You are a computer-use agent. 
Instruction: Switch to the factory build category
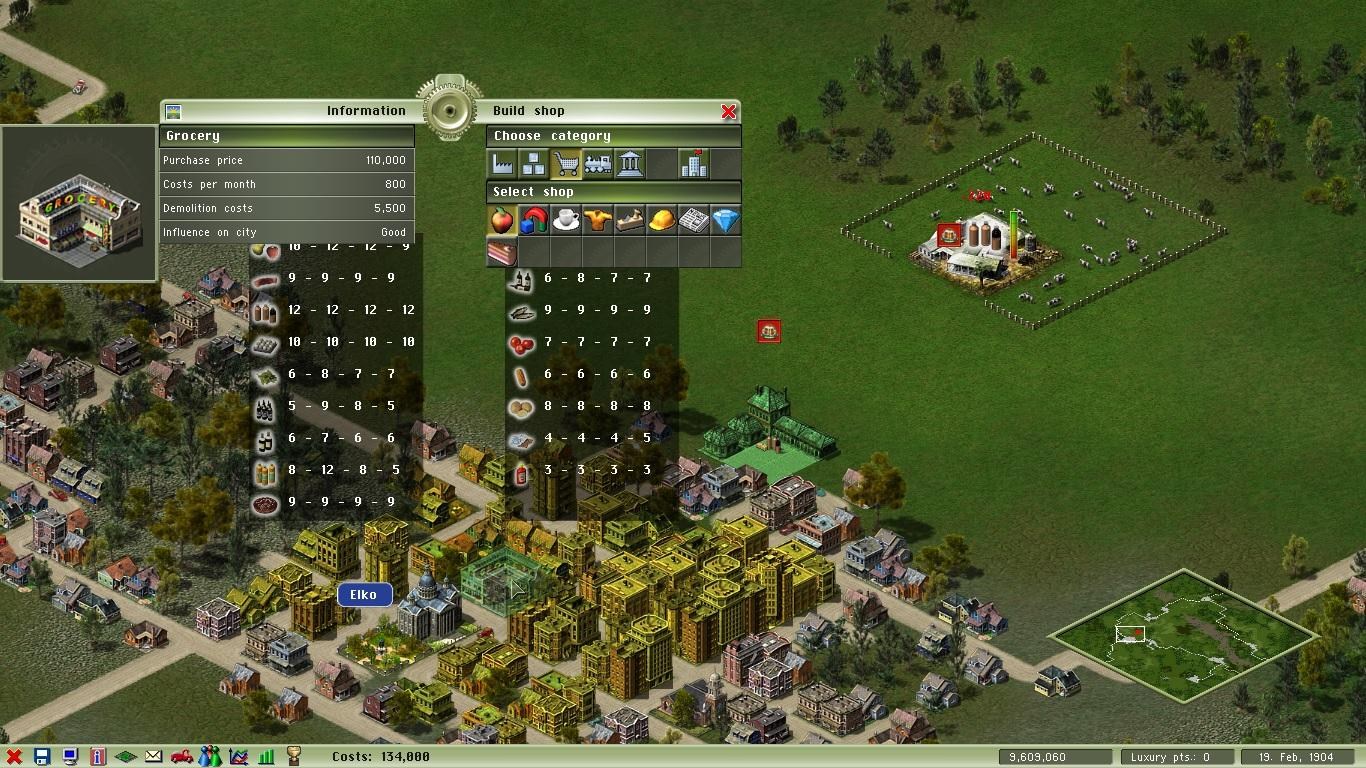tap(502, 162)
